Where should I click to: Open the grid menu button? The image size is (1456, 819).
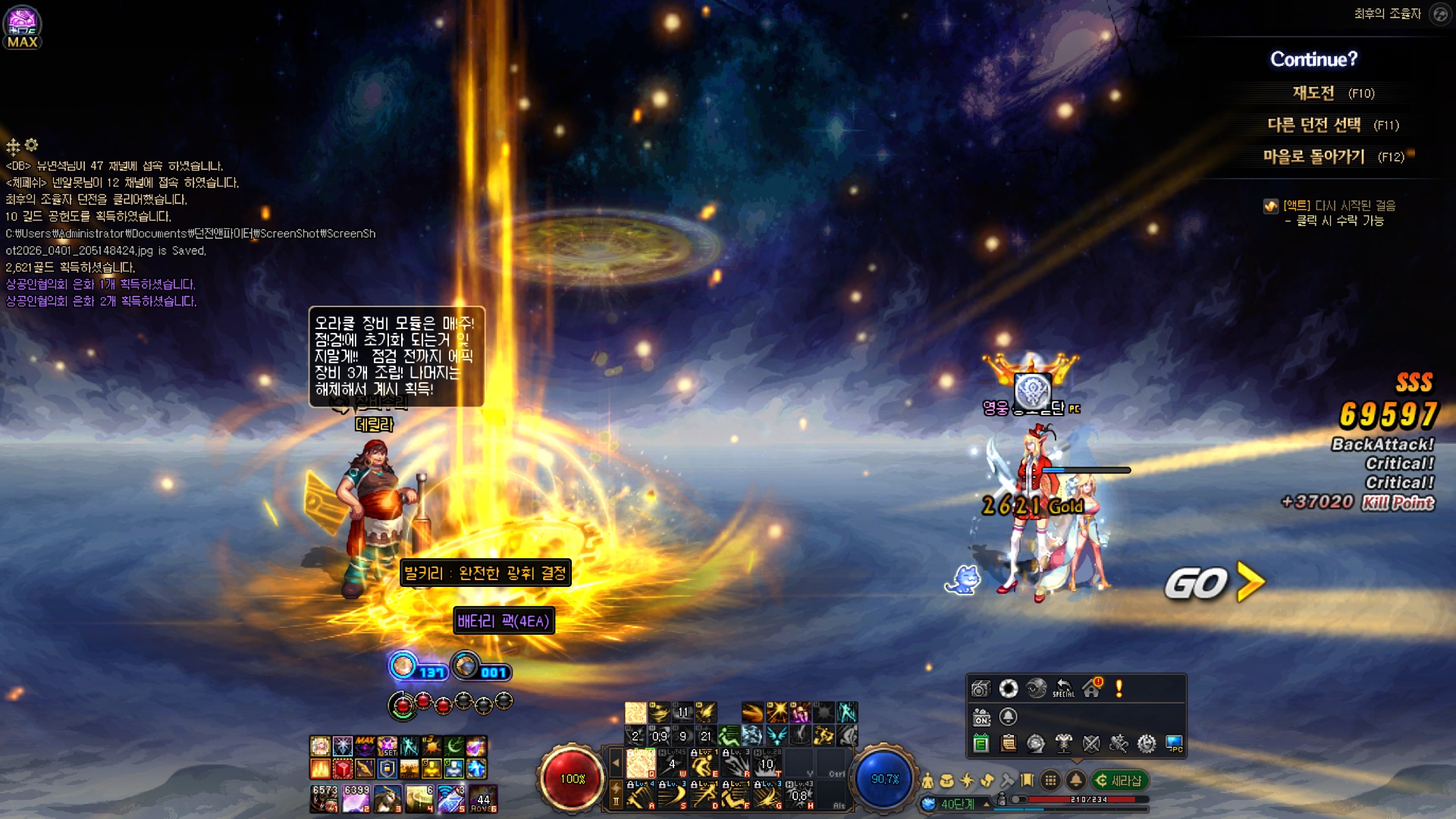pyautogui.click(x=1050, y=780)
